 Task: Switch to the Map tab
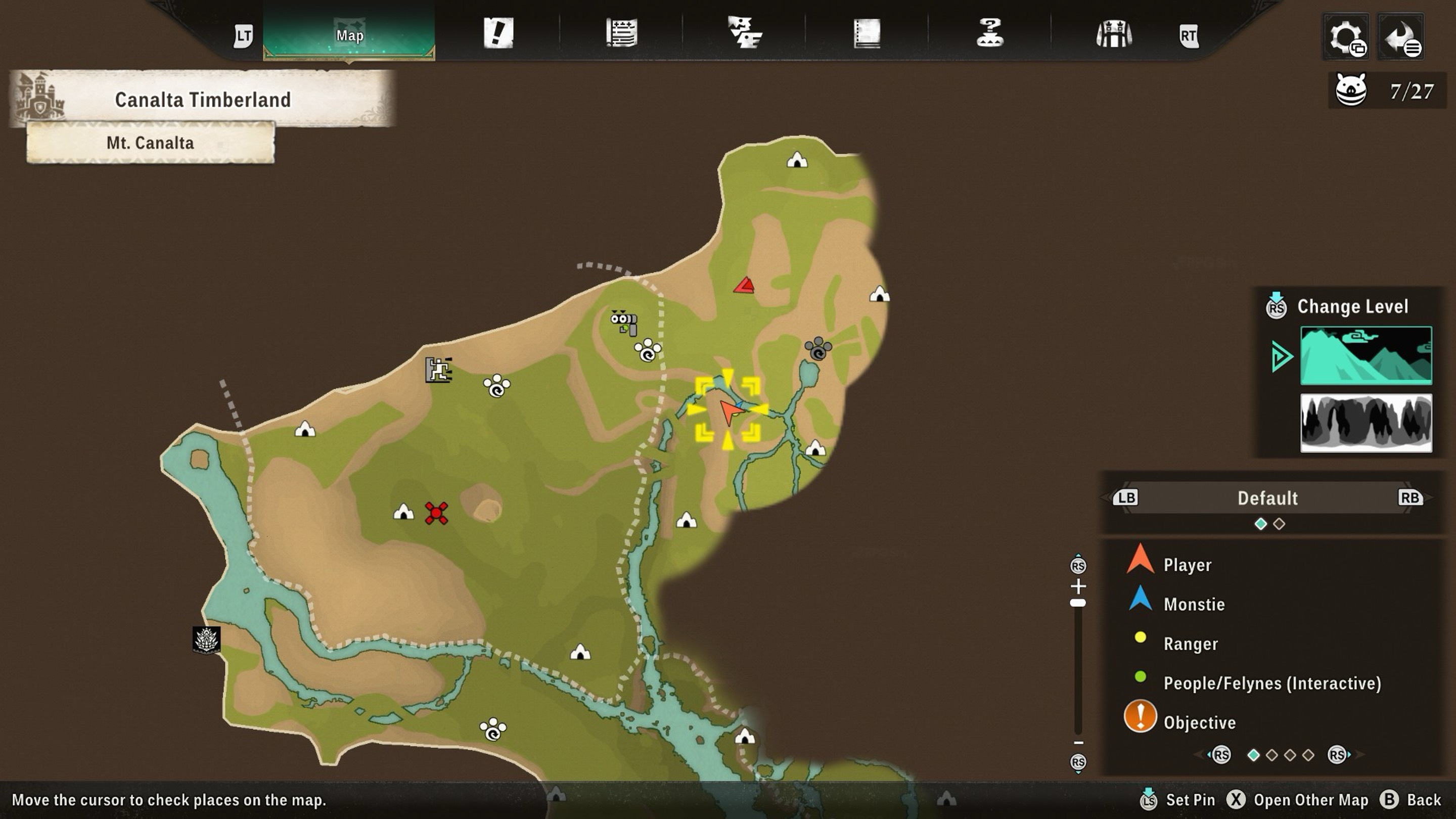pyautogui.click(x=349, y=35)
